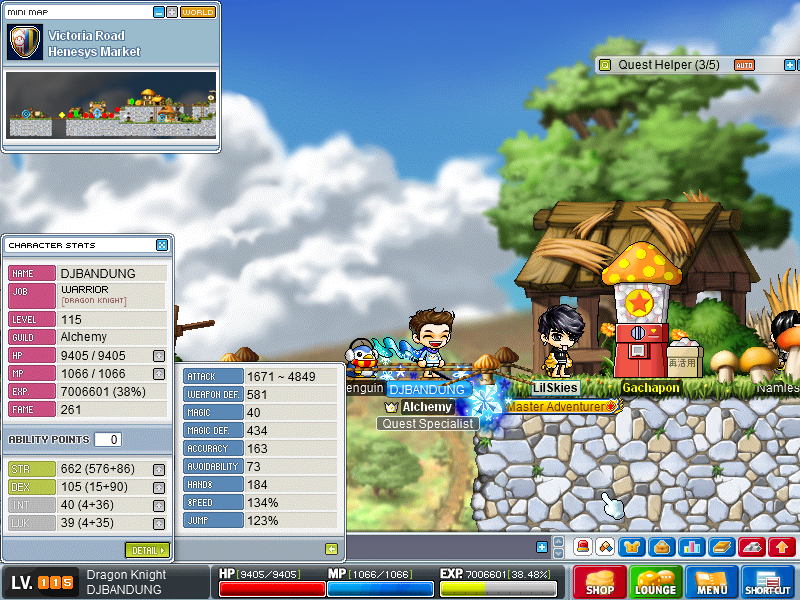Close the Character Stats window

(162, 245)
